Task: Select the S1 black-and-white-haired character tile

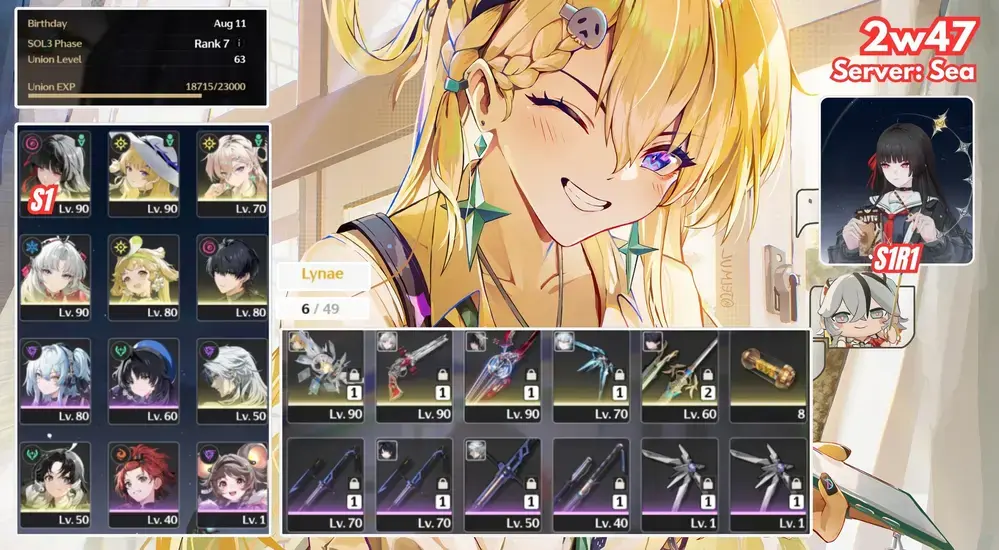Action: click(56, 173)
